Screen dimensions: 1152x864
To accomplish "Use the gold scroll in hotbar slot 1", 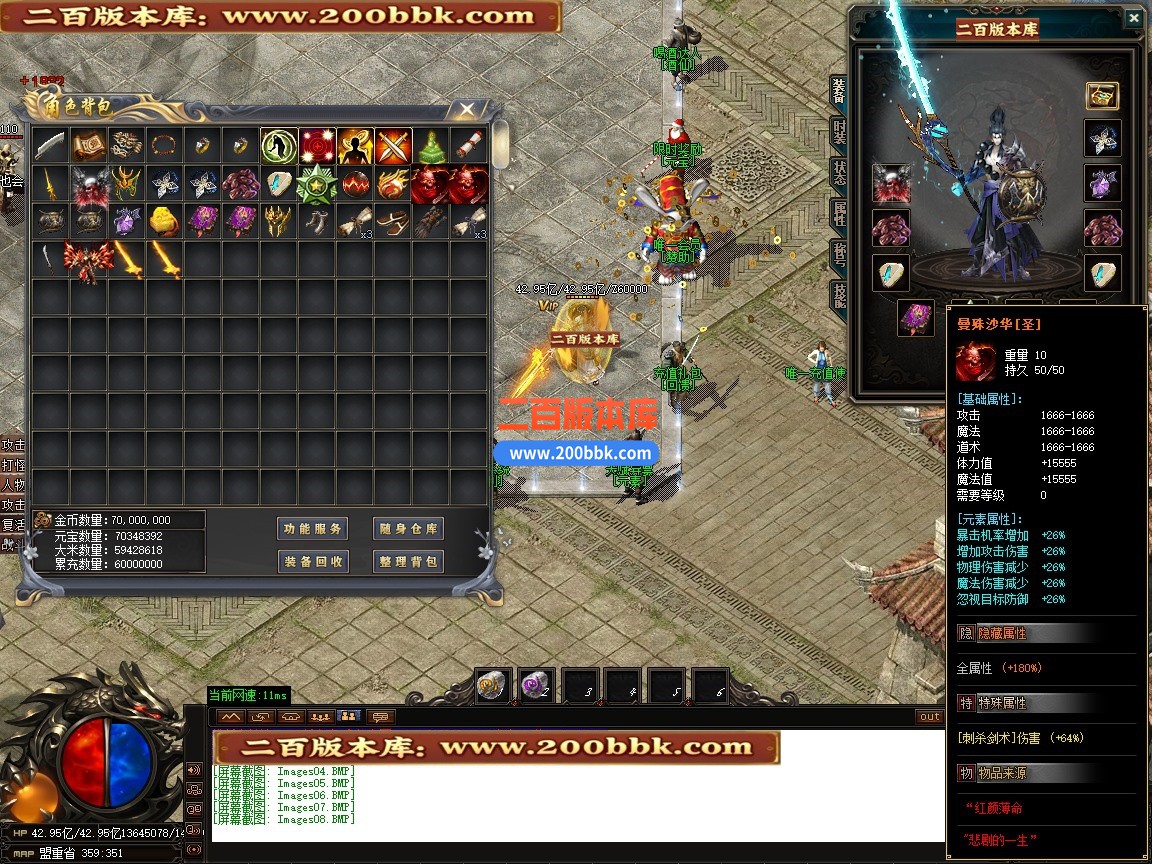I will (493, 686).
